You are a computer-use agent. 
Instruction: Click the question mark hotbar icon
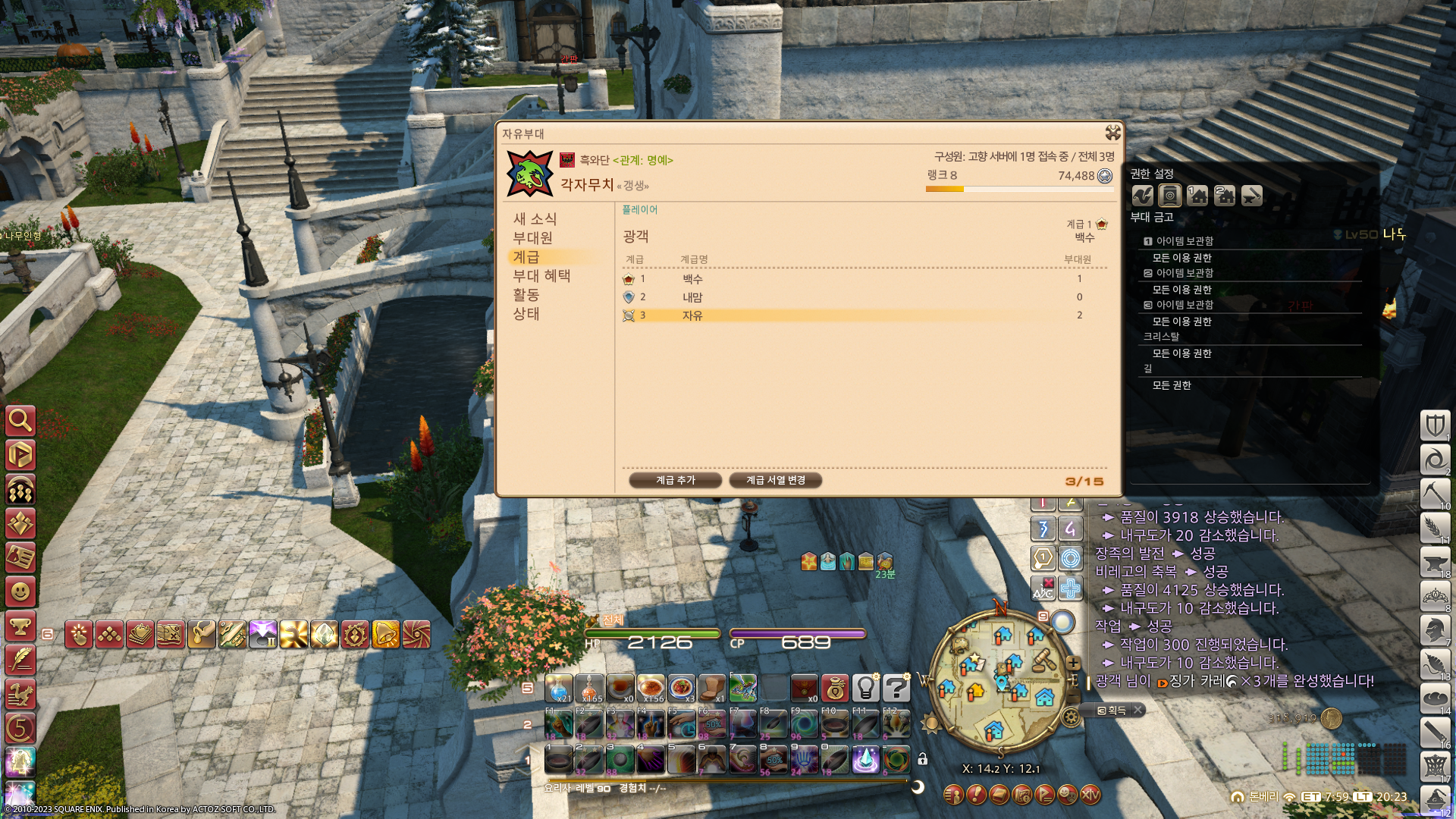pyautogui.click(x=896, y=688)
